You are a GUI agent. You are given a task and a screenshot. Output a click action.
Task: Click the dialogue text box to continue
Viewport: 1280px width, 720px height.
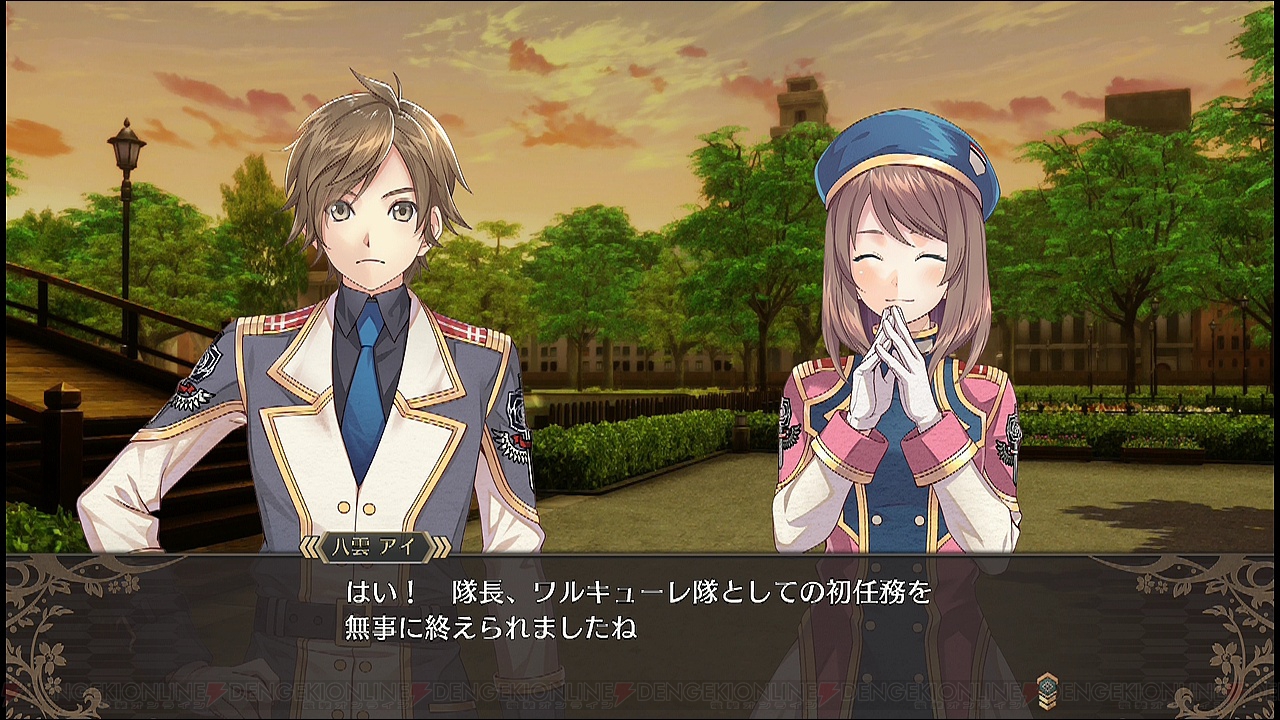640,610
